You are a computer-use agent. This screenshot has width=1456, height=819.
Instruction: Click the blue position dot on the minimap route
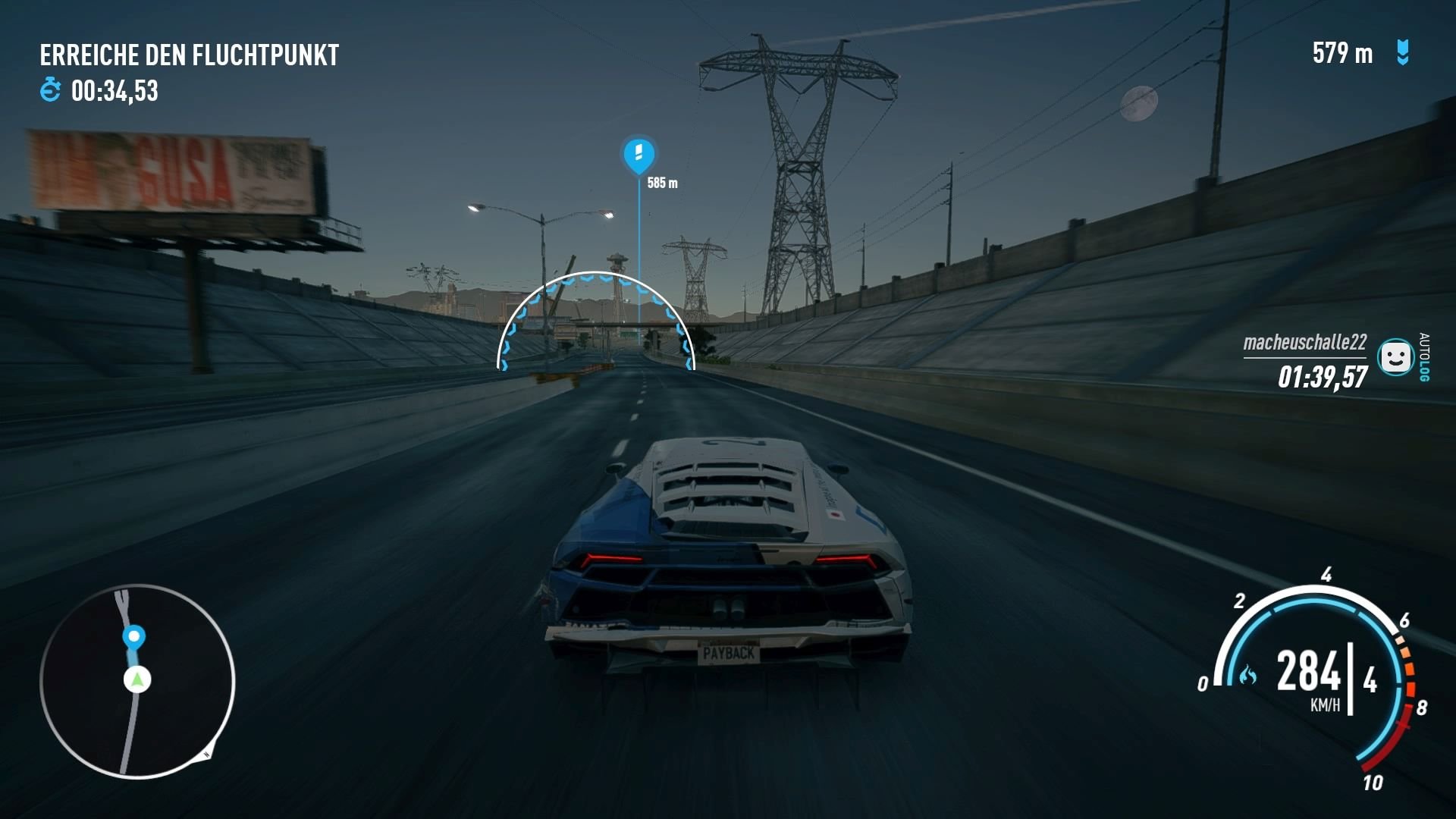click(133, 637)
